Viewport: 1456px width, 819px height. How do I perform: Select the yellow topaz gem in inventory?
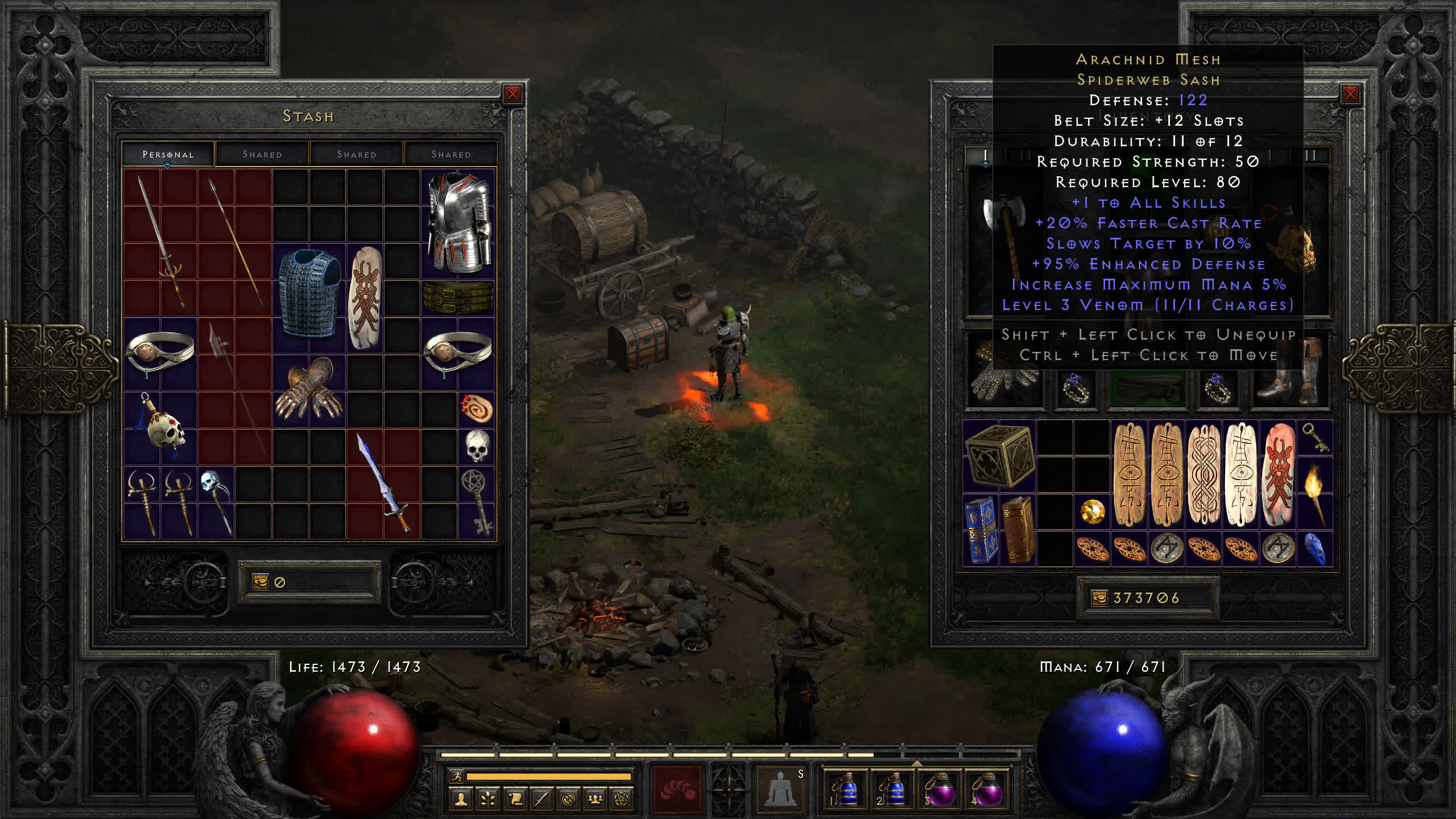1092,511
